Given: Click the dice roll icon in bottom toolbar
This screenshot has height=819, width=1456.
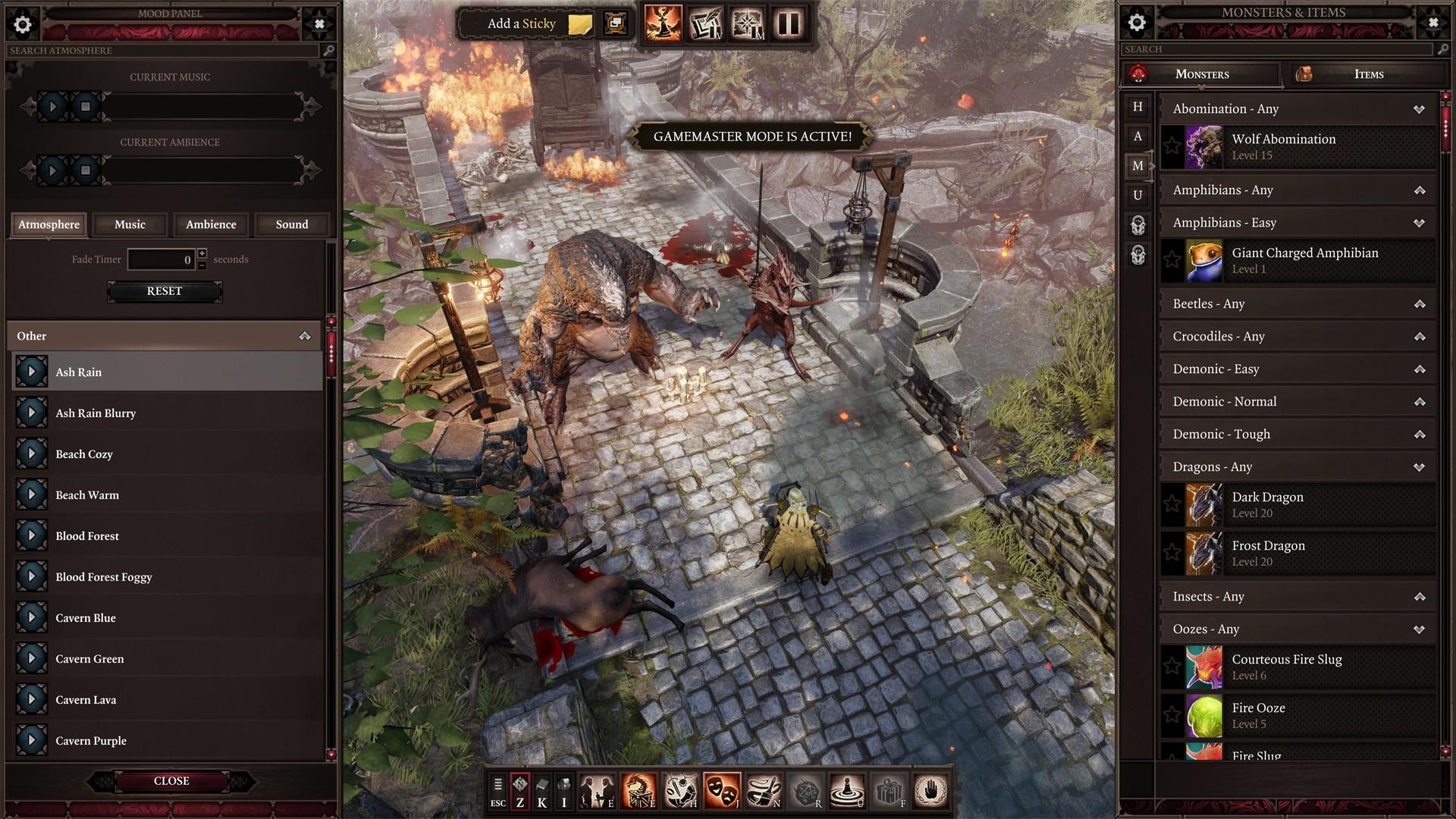Looking at the screenshot, I should [808, 791].
